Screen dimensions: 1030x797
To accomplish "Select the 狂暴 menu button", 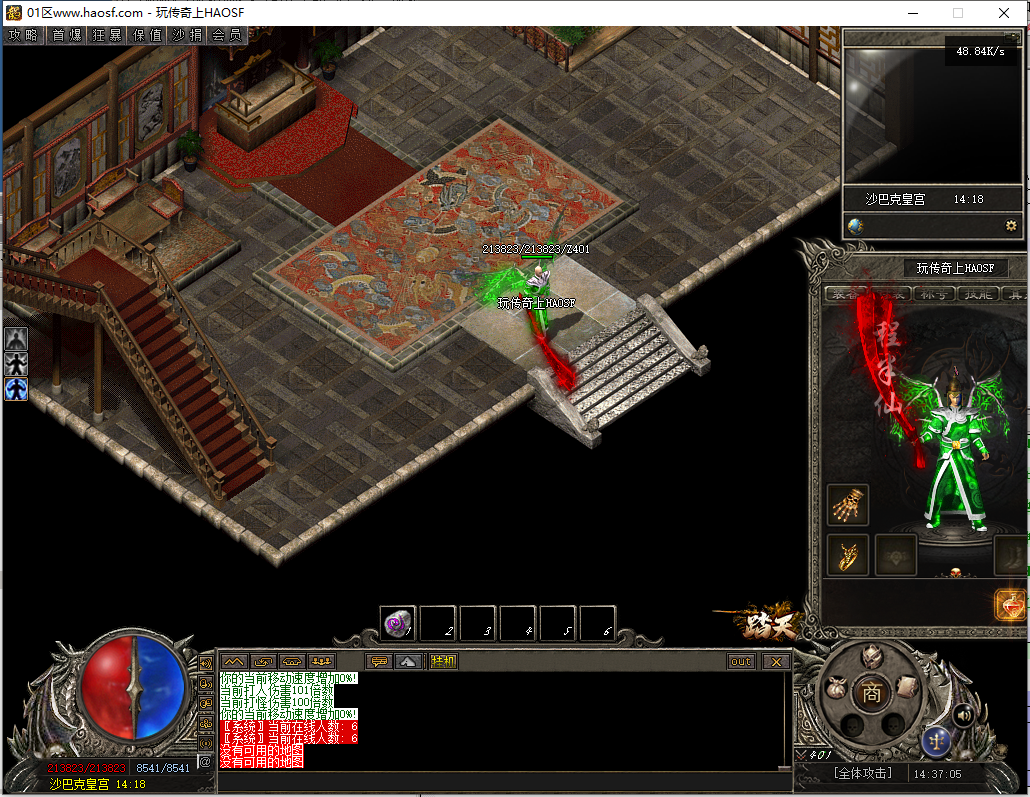I will click(106, 35).
